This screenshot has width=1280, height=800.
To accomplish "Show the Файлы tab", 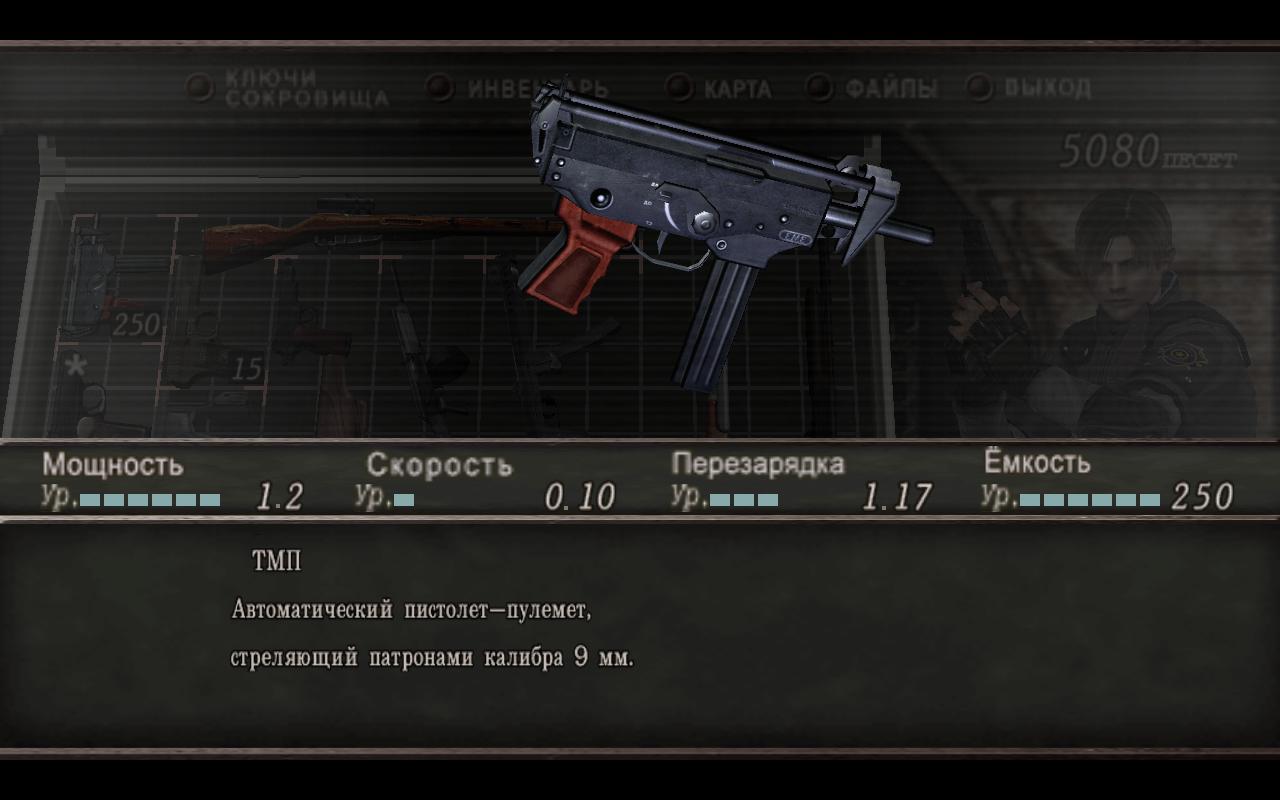I will click(874, 89).
